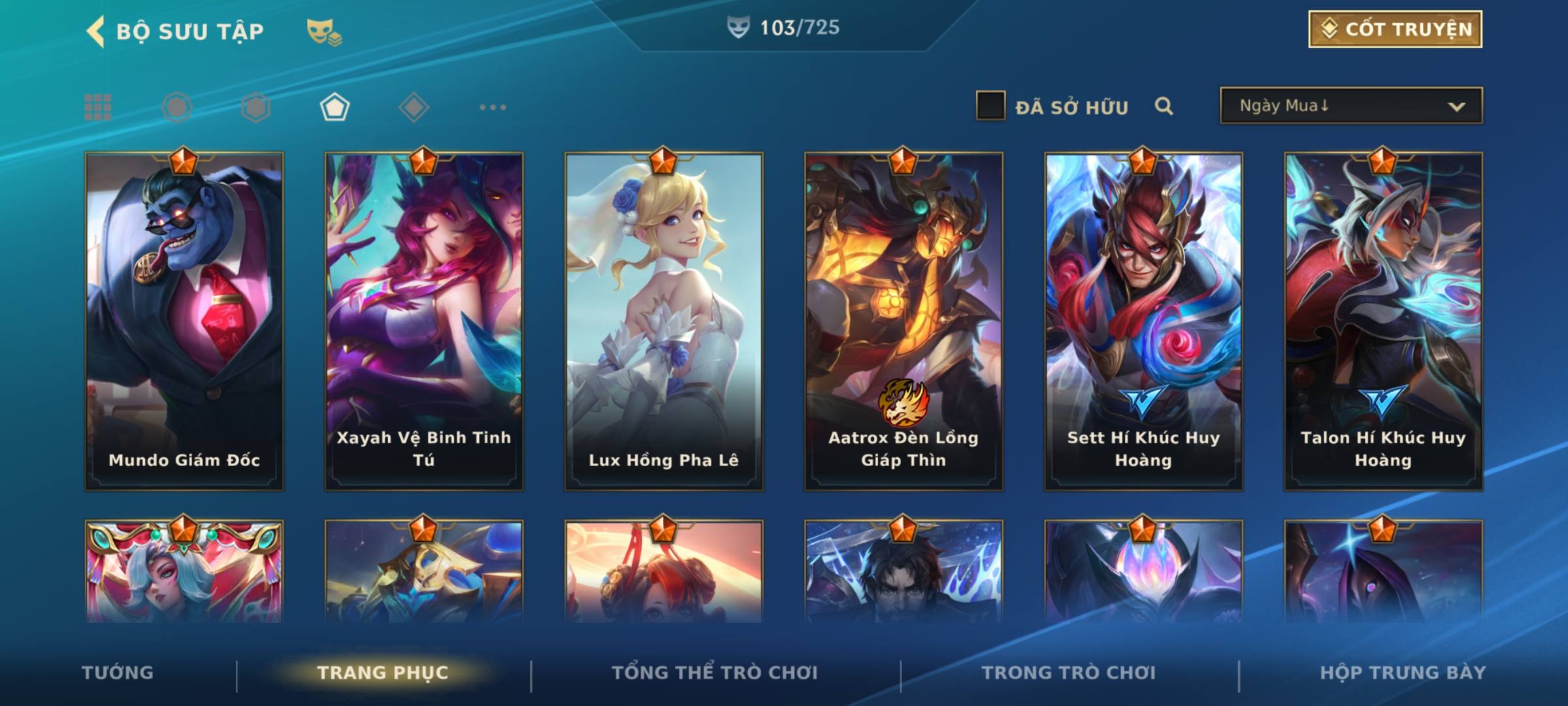Open Talon Hí Khúc Huy Hoàng skin

coord(1383,322)
